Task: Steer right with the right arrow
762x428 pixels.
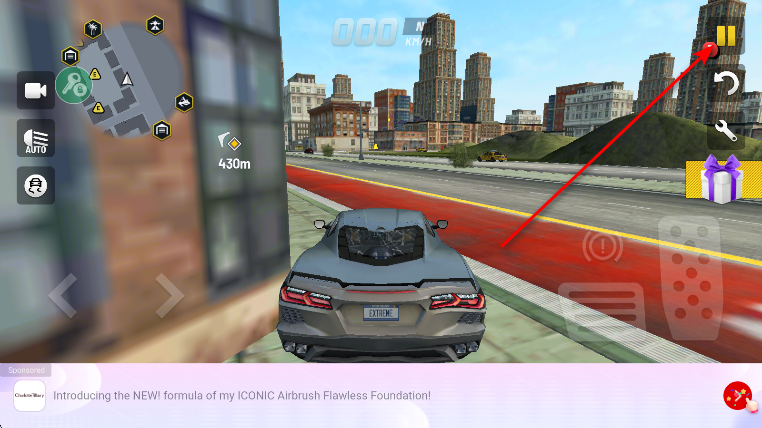Action: coord(169,295)
